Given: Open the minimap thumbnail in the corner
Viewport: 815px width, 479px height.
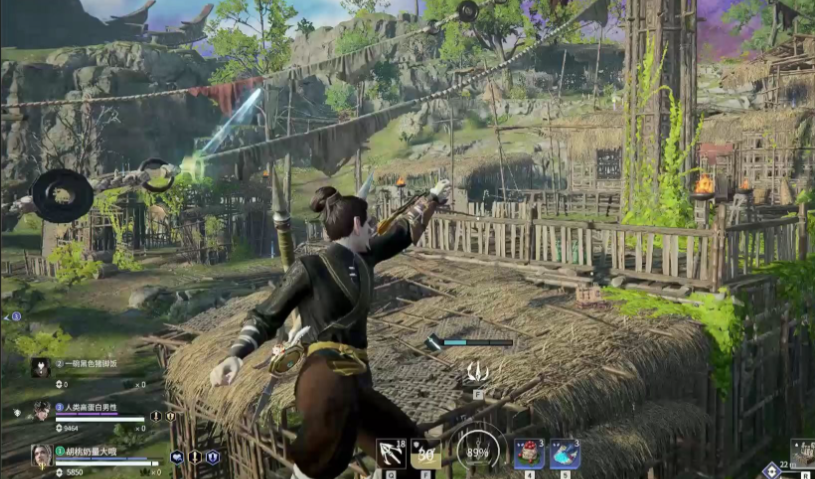Looking at the screenshot, I should click(802, 452).
